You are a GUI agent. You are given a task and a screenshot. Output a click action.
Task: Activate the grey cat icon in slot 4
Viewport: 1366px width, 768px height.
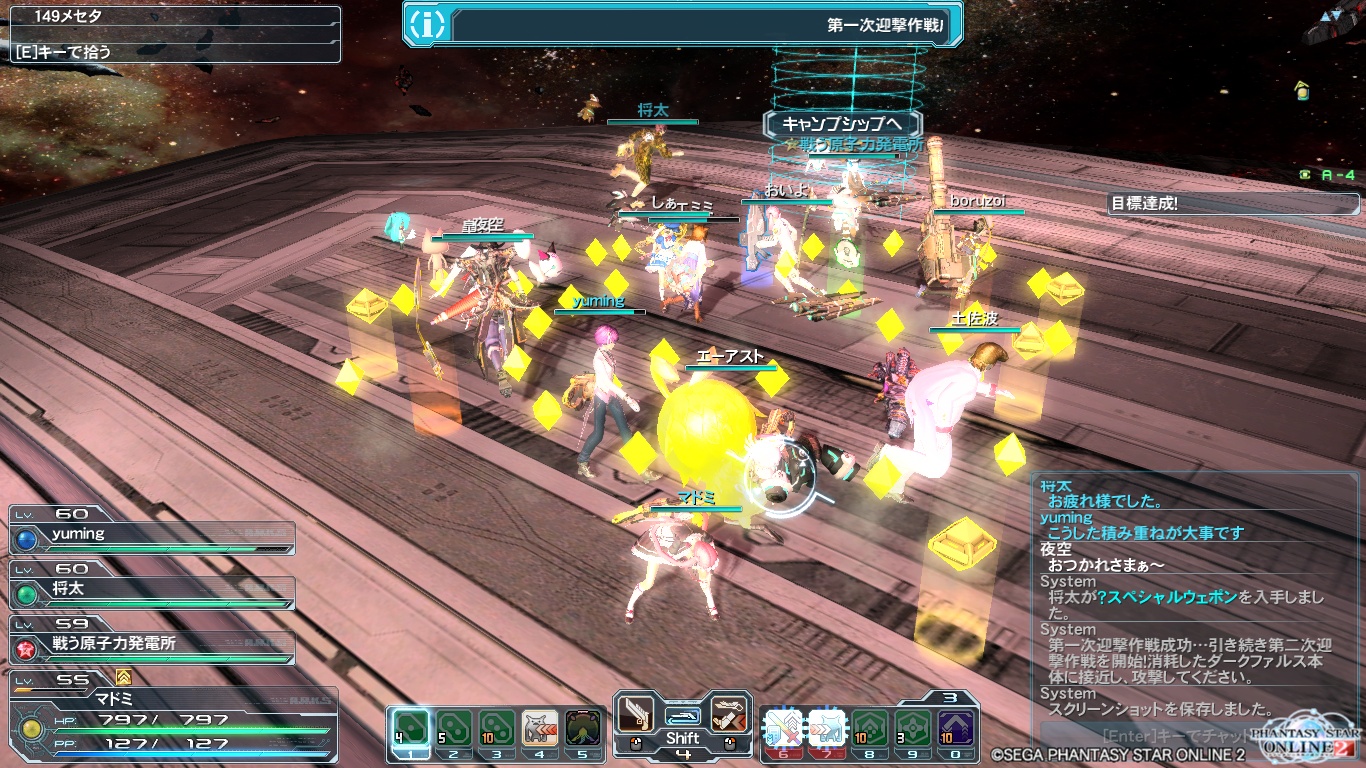pyautogui.click(x=539, y=727)
